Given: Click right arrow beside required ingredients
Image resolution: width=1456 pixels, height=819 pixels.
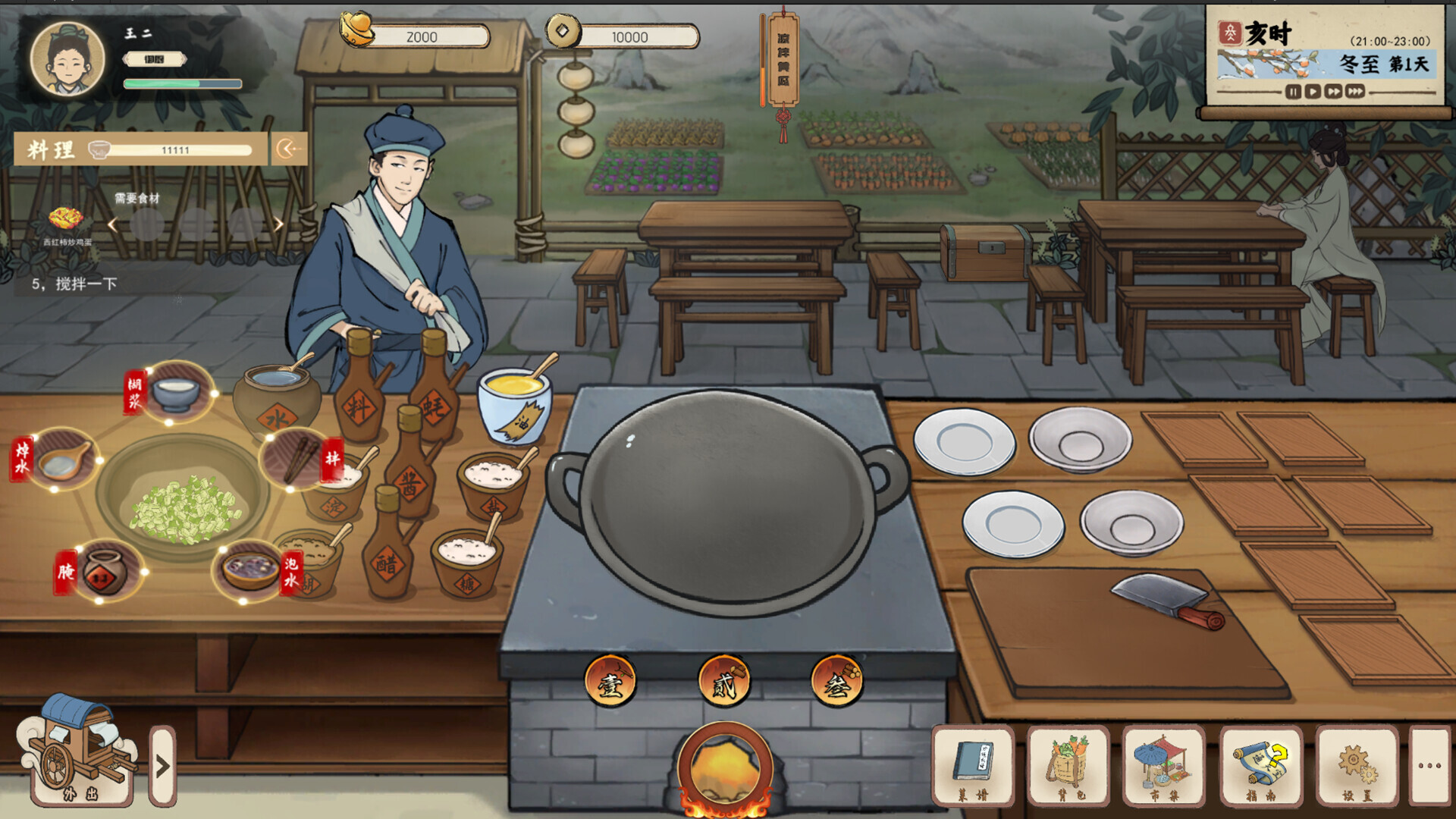Looking at the screenshot, I should (279, 225).
